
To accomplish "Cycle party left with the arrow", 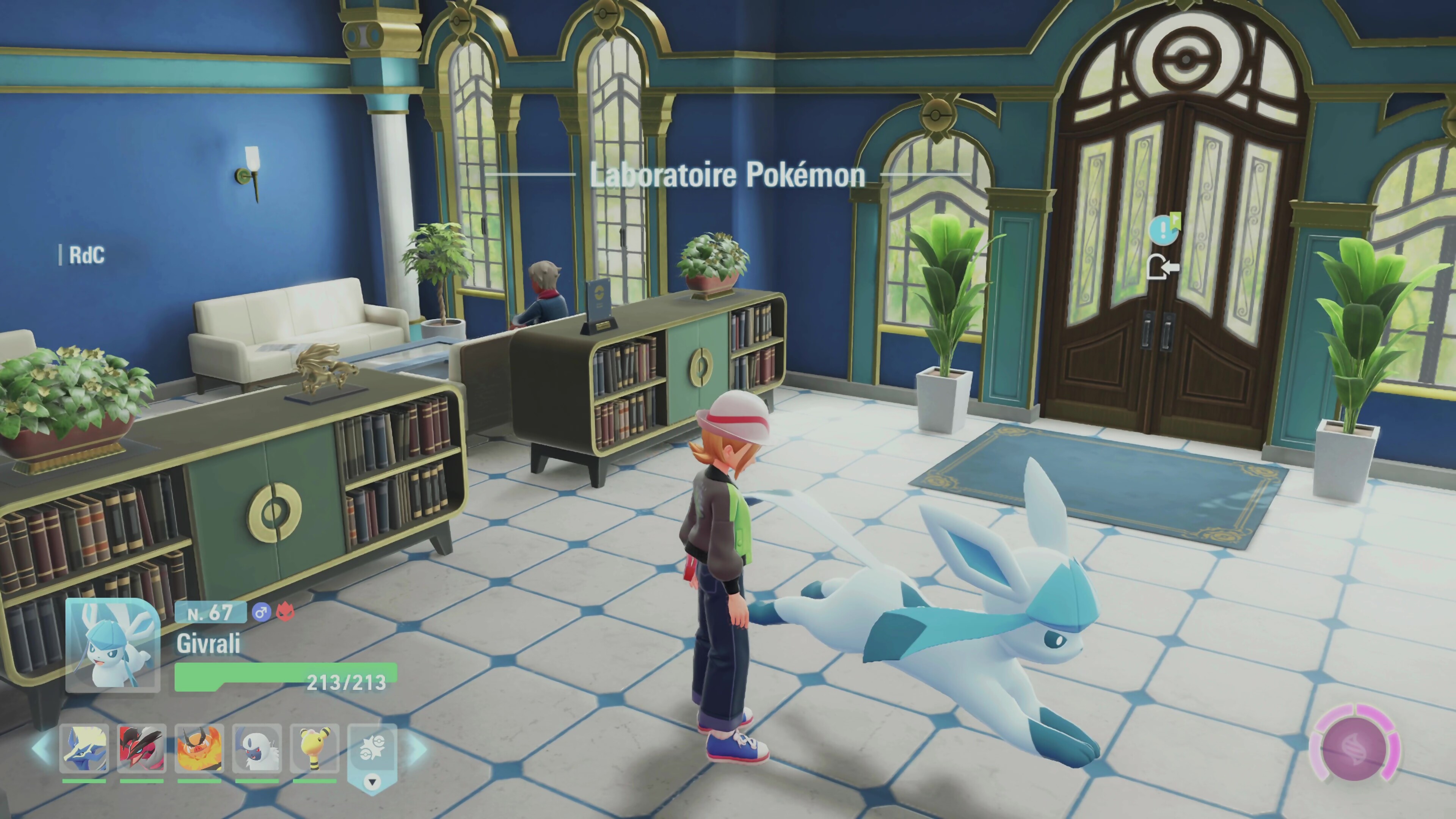I will click(42, 748).
